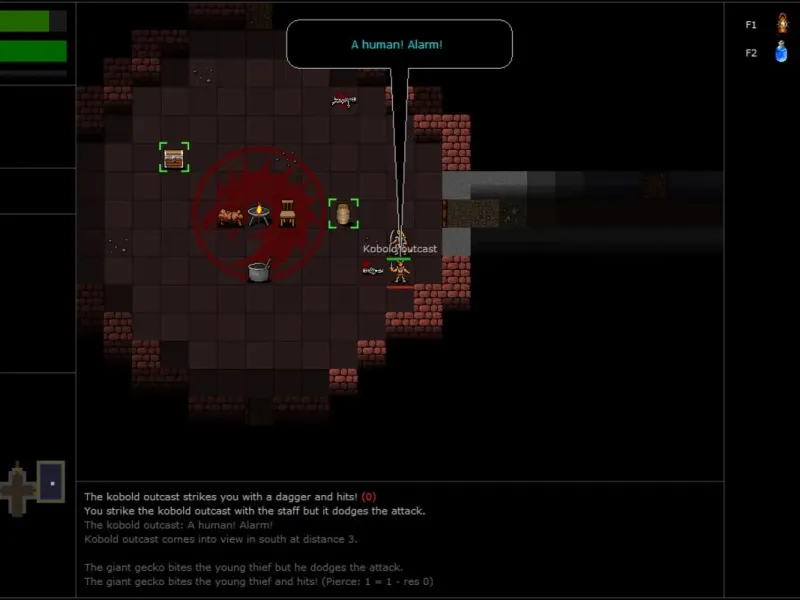Select the highlighted treasure chest
Screen dimensions: 800x600
(x=174, y=157)
